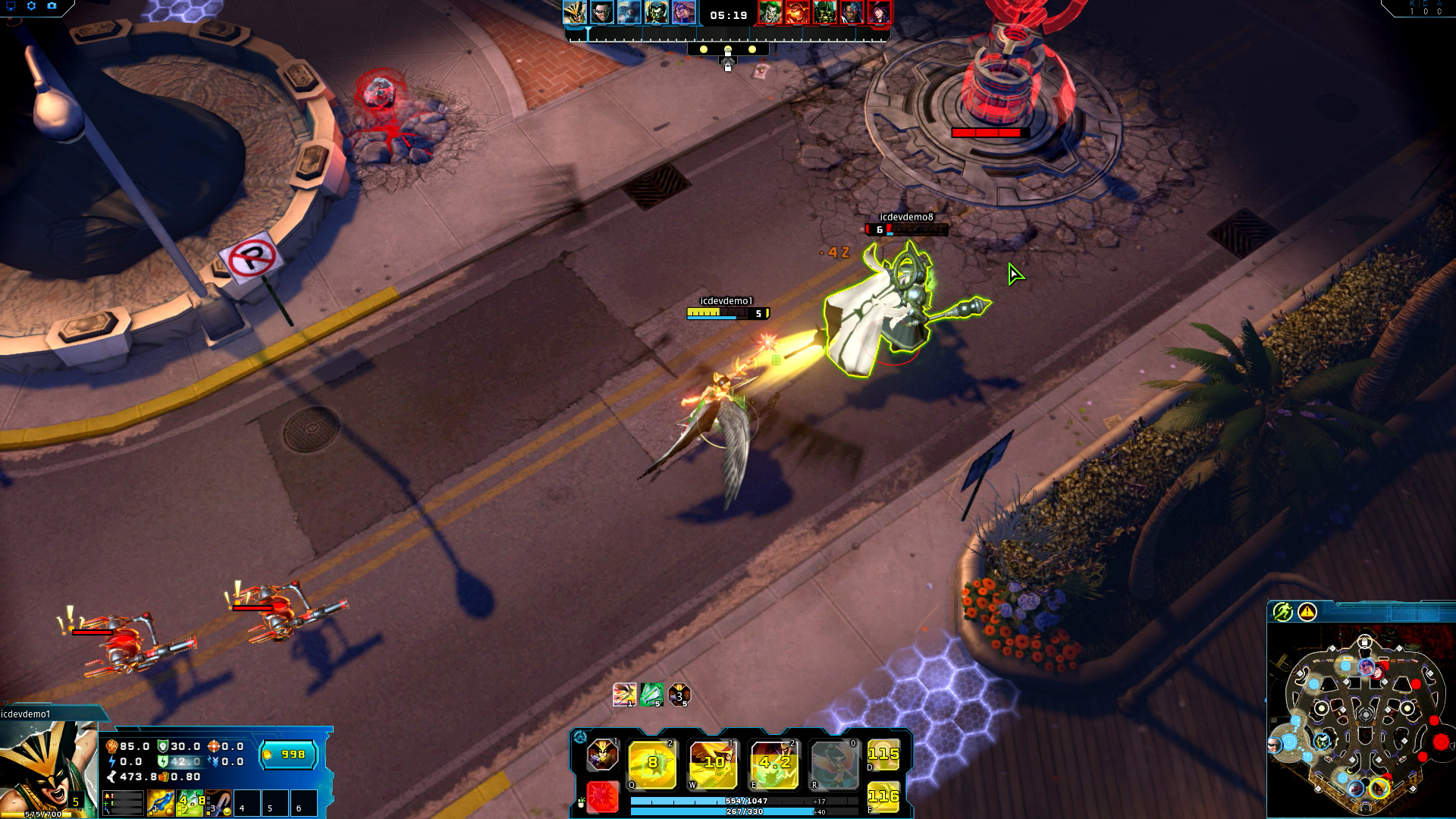The height and width of the screenshot is (819, 1456).
Task: Click the green running-figure ping button
Action: coord(1282,612)
